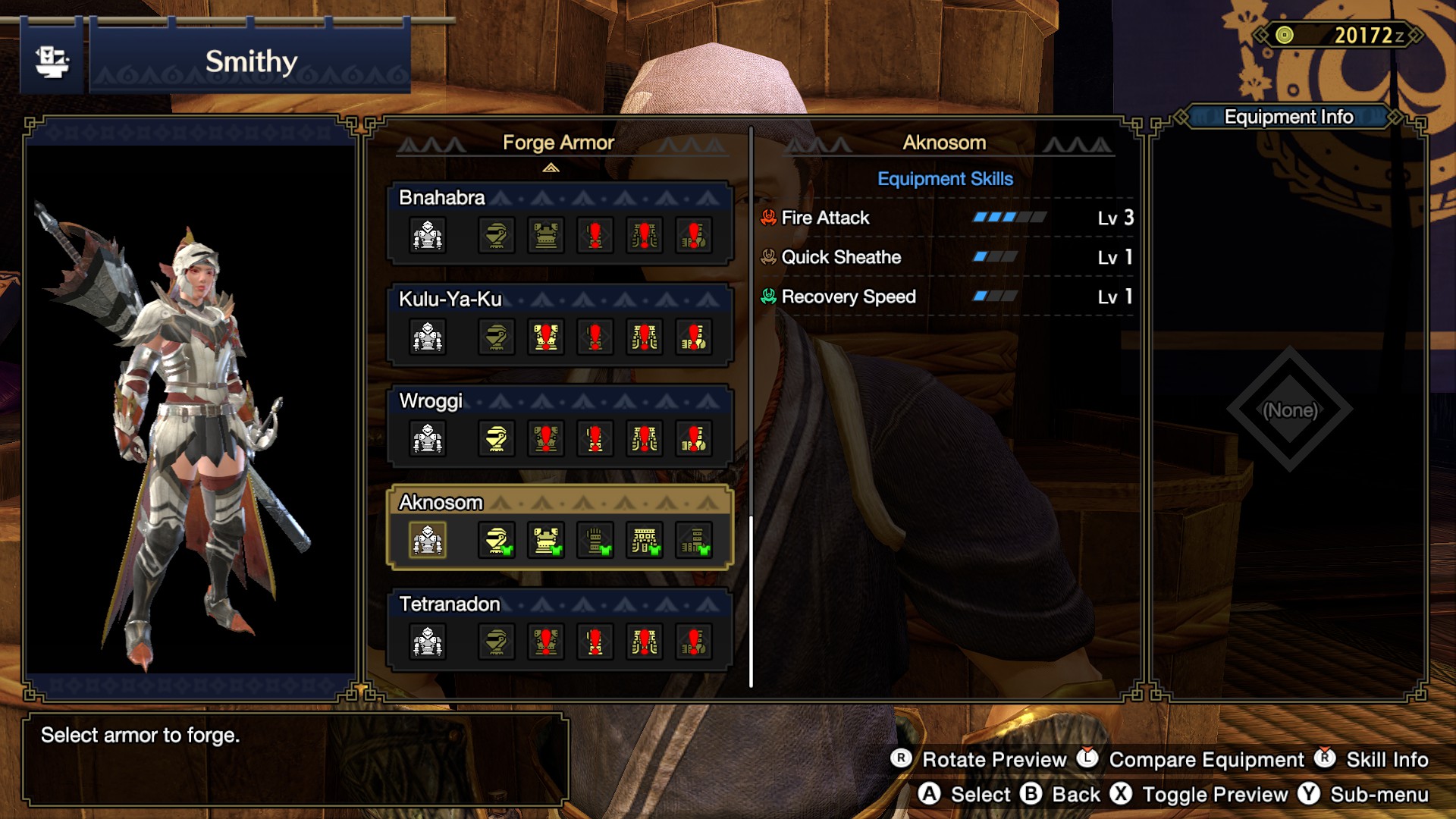Select the Aknosom waist coil piece
Viewport: 1456px width, 819px height.
pyautogui.click(x=645, y=540)
